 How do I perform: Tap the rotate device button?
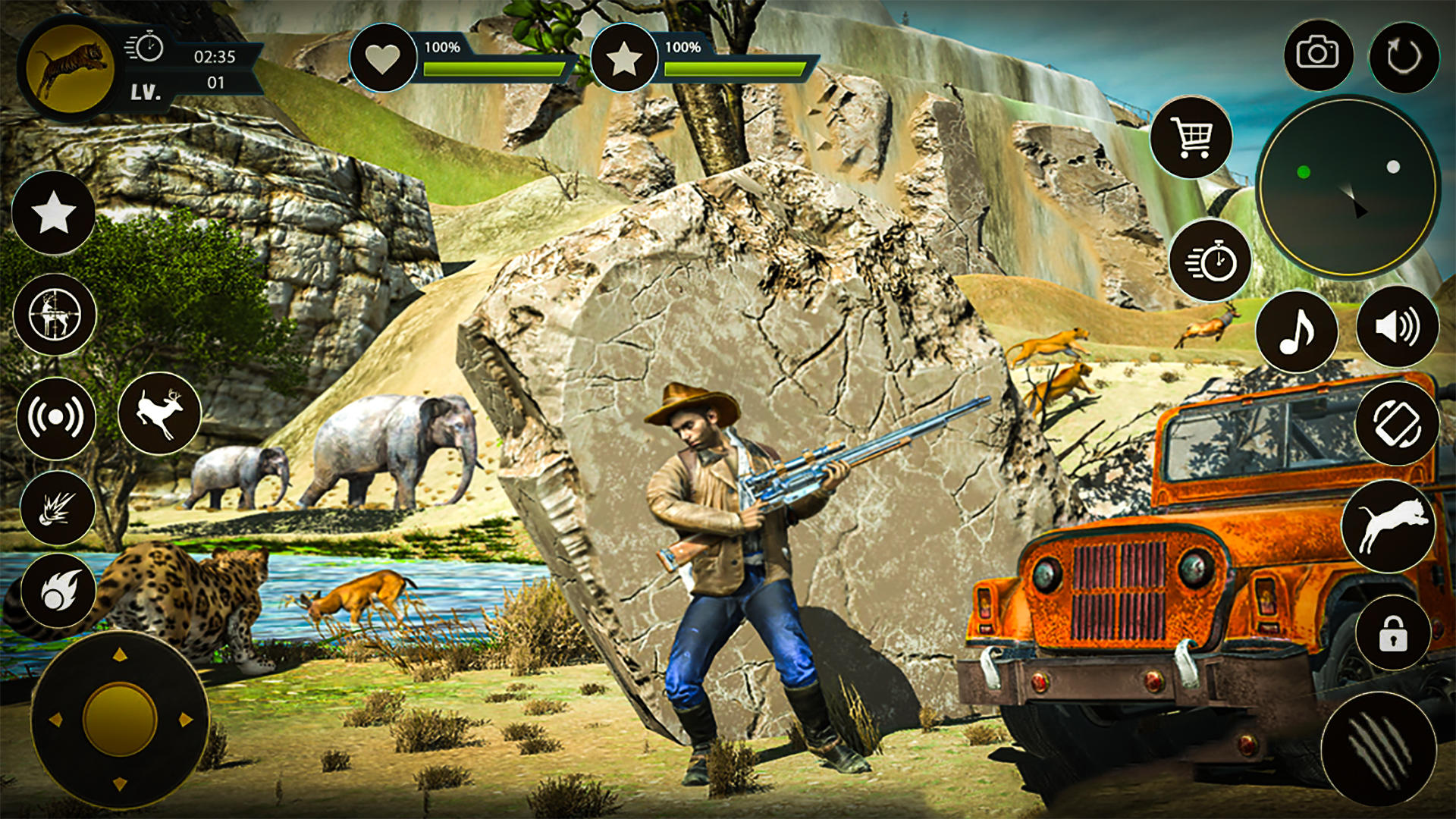point(1397,424)
